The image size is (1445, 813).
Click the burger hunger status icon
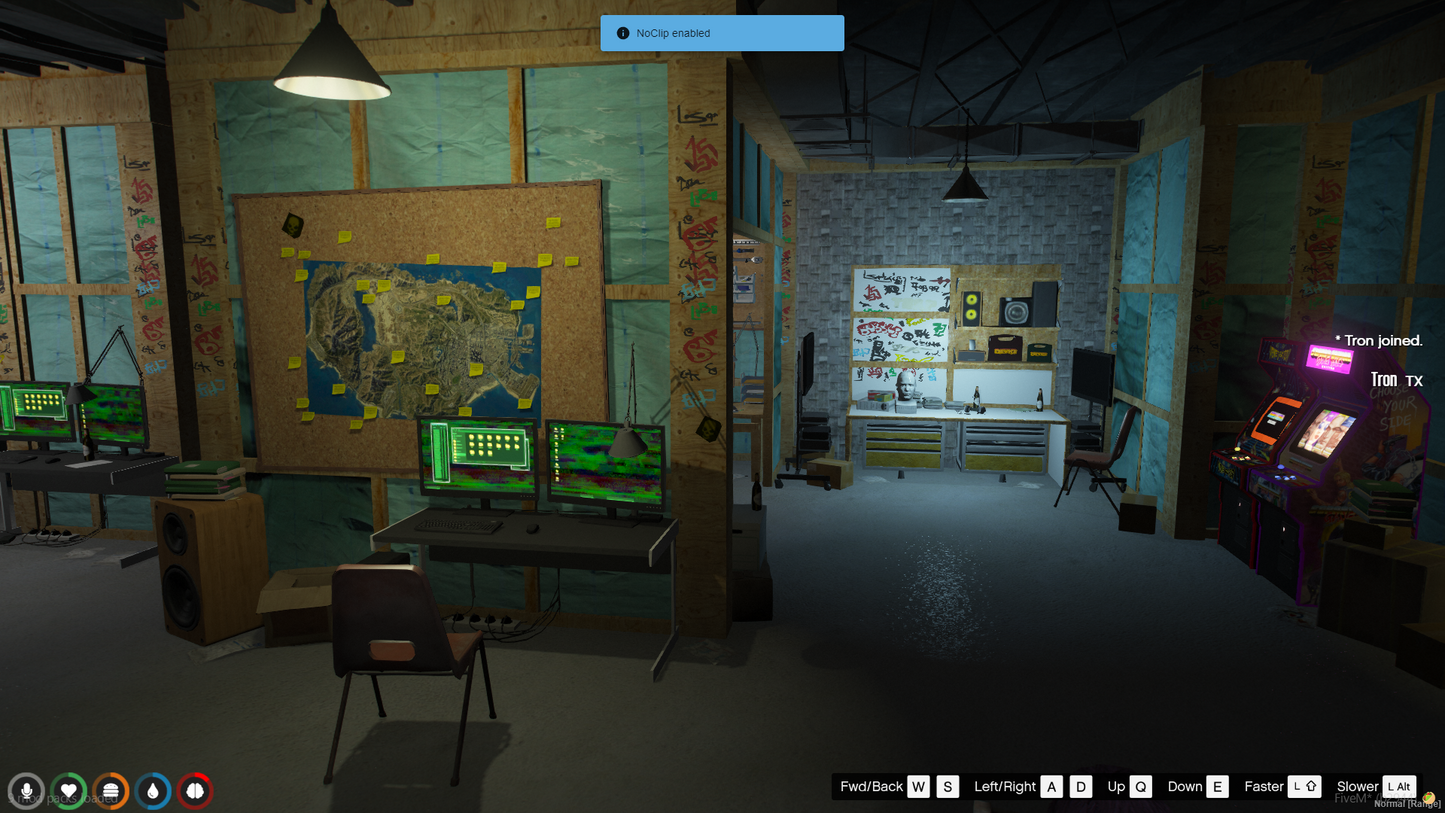tap(111, 791)
